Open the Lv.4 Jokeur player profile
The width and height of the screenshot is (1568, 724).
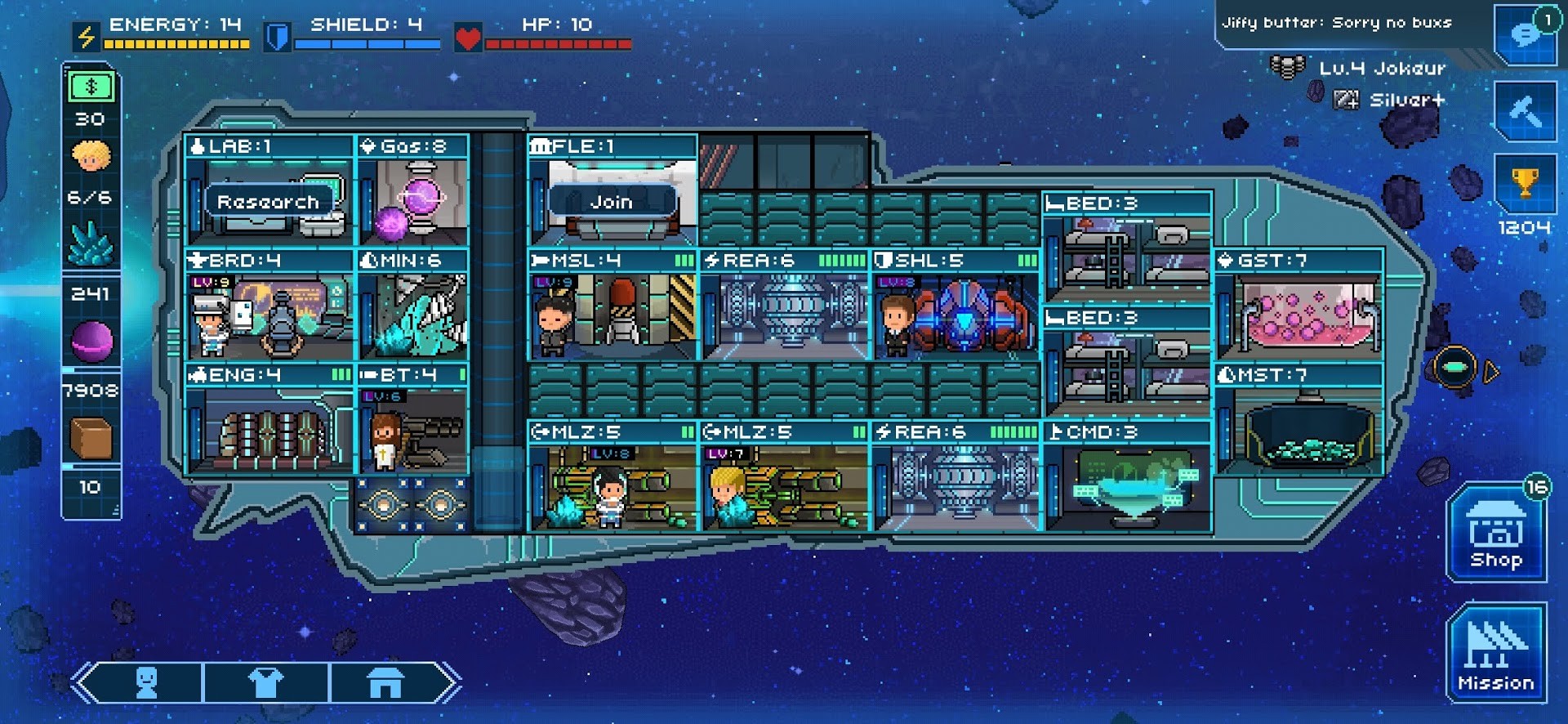(1382, 69)
